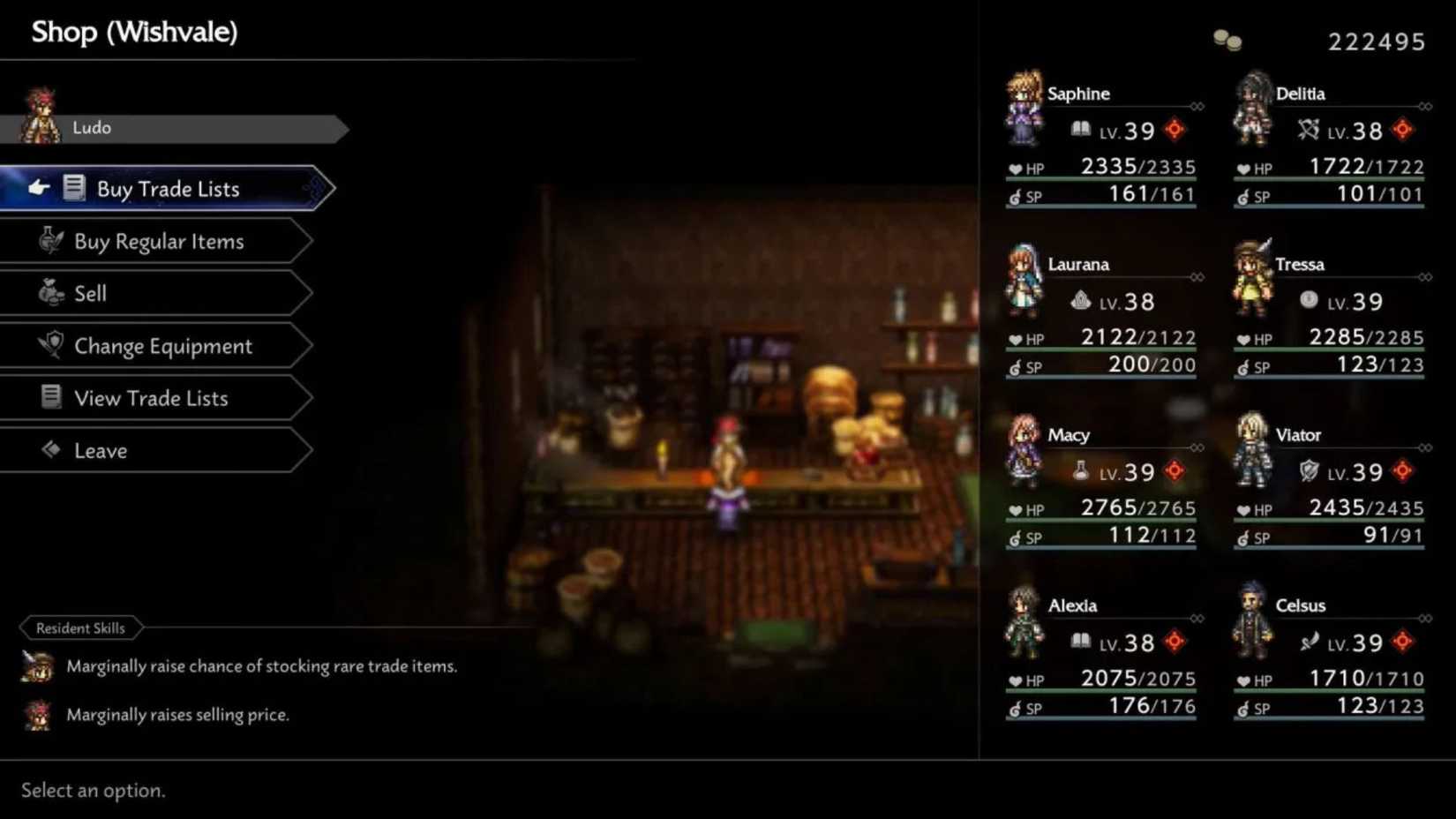Toggle Alexia's red job emblem marker
Image resolution: width=1456 pixels, height=819 pixels.
pyautogui.click(x=1173, y=642)
